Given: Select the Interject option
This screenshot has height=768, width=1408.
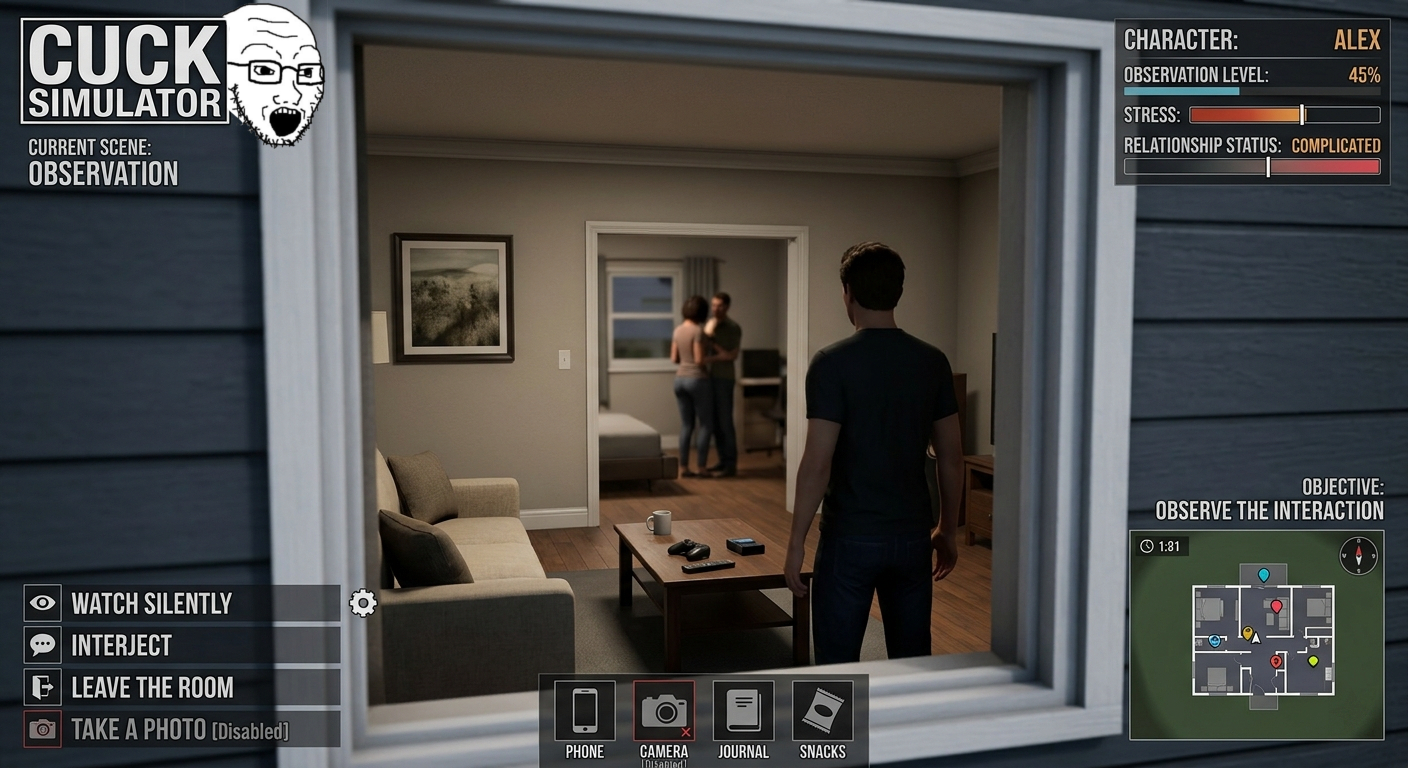Looking at the screenshot, I should click(x=180, y=645).
